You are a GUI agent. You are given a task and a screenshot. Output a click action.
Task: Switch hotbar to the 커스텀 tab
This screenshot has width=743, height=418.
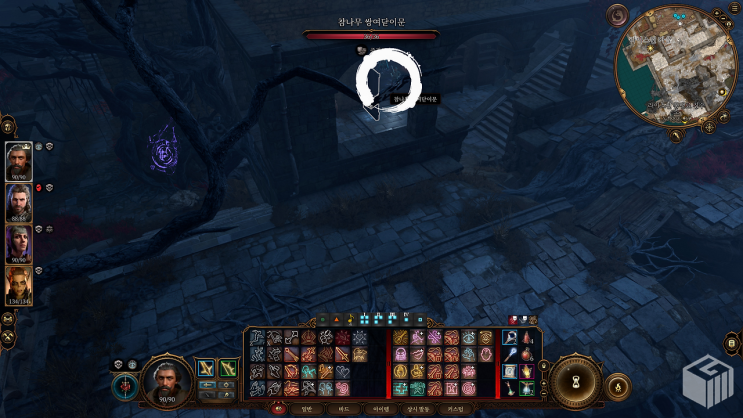pyautogui.click(x=455, y=408)
